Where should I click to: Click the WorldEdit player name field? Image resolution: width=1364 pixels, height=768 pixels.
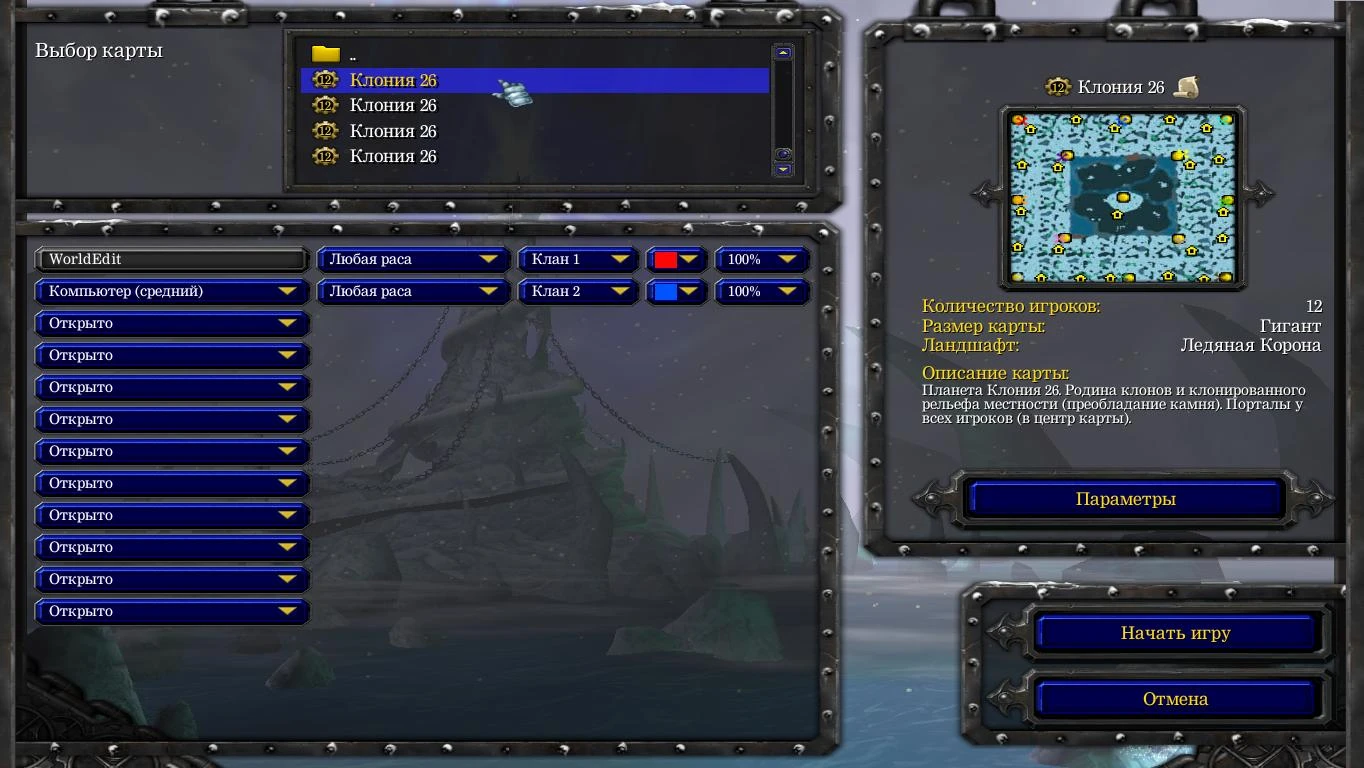[170, 259]
